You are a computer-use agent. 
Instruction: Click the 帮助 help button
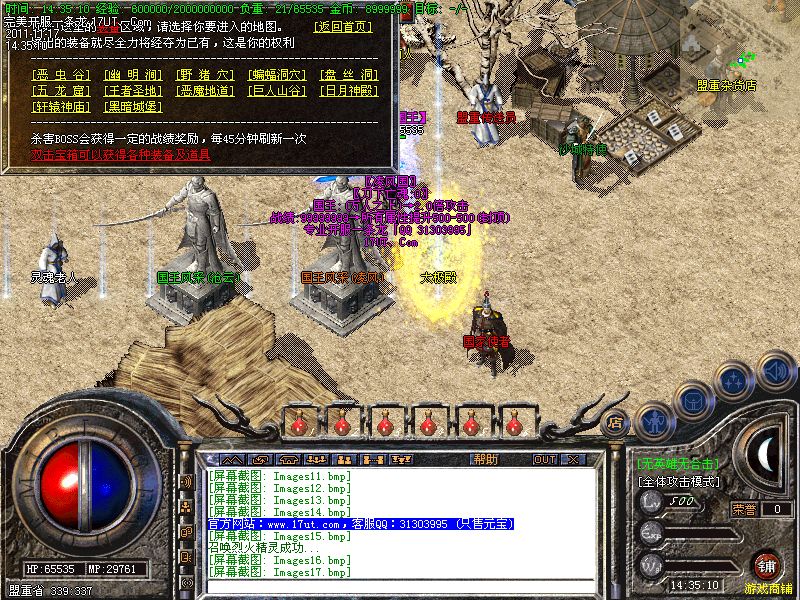[x=485, y=459]
